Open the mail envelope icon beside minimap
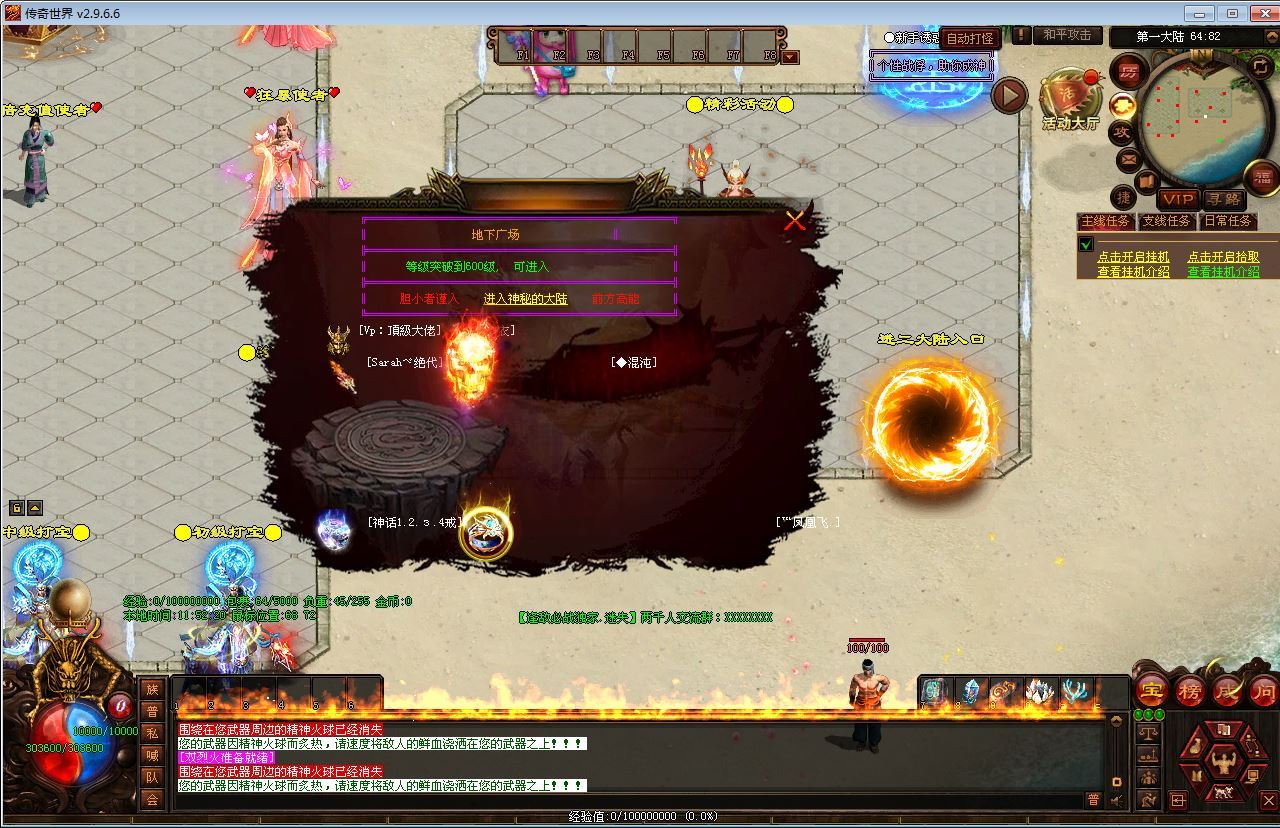Image resolution: width=1280 pixels, height=828 pixels. tap(1128, 159)
